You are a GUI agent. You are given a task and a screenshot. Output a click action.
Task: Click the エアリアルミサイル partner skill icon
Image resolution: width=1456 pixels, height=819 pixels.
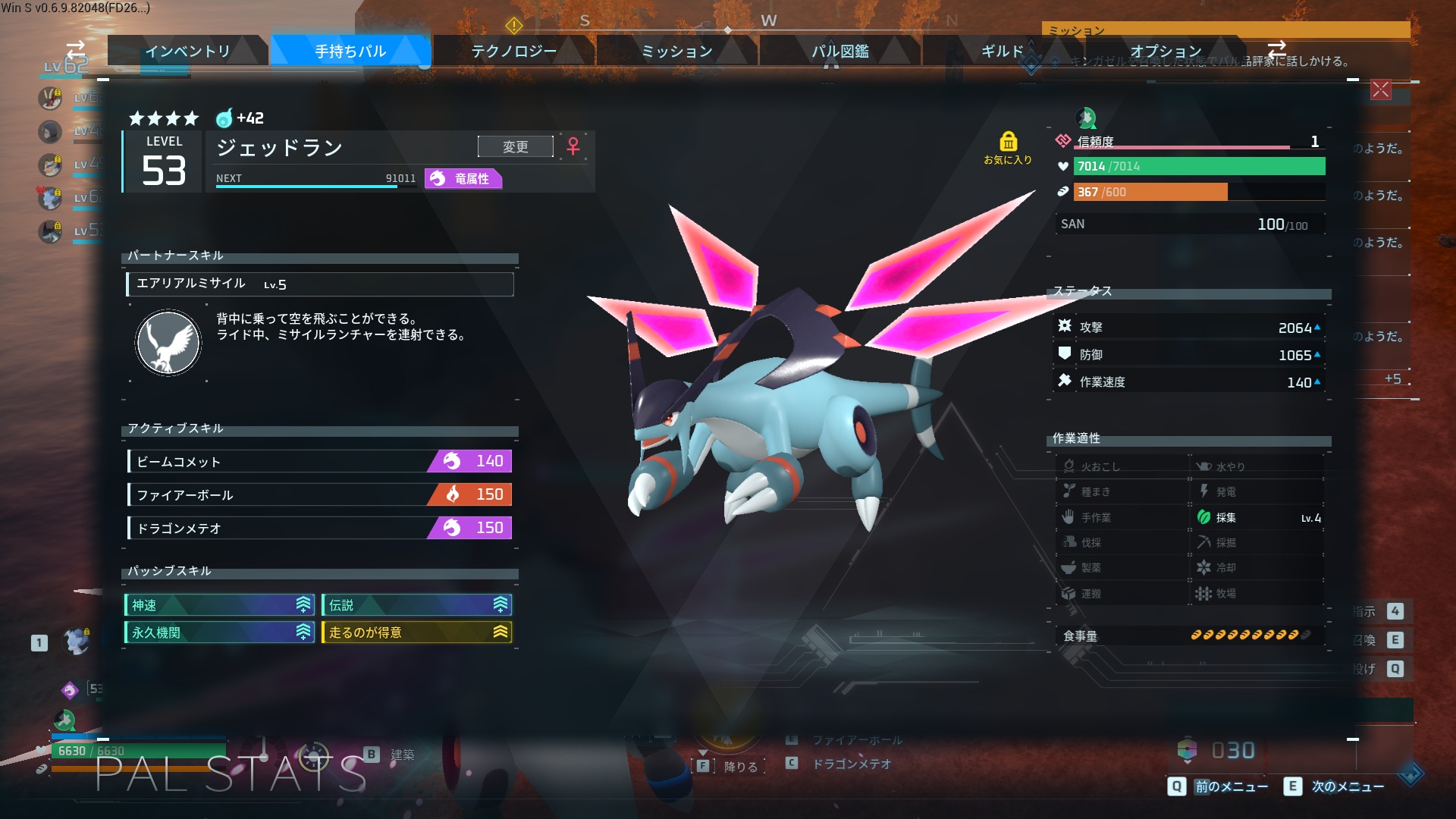(x=168, y=343)
